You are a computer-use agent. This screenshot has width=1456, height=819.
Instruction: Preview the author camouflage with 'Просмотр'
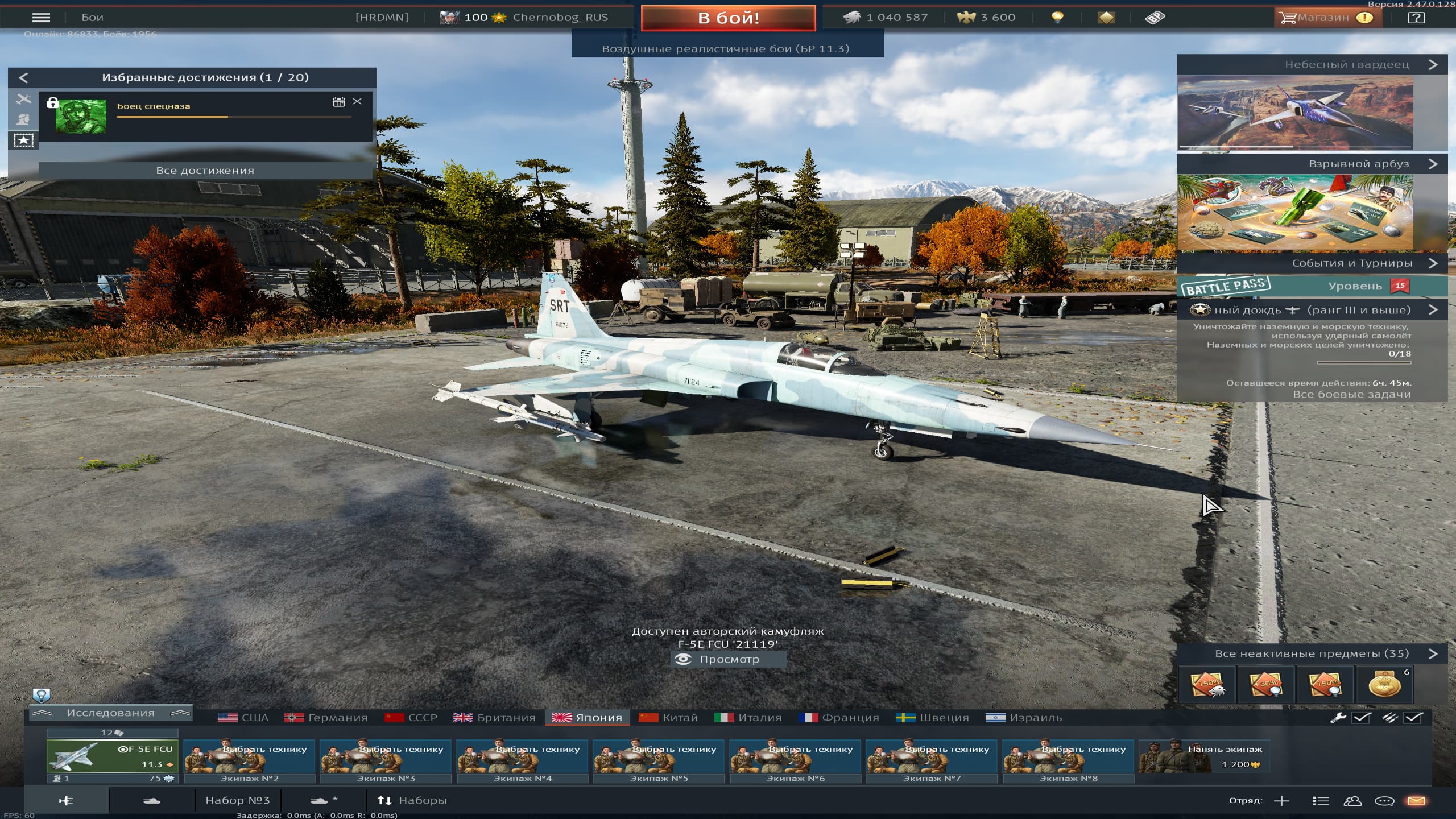[x=728, y=659]
